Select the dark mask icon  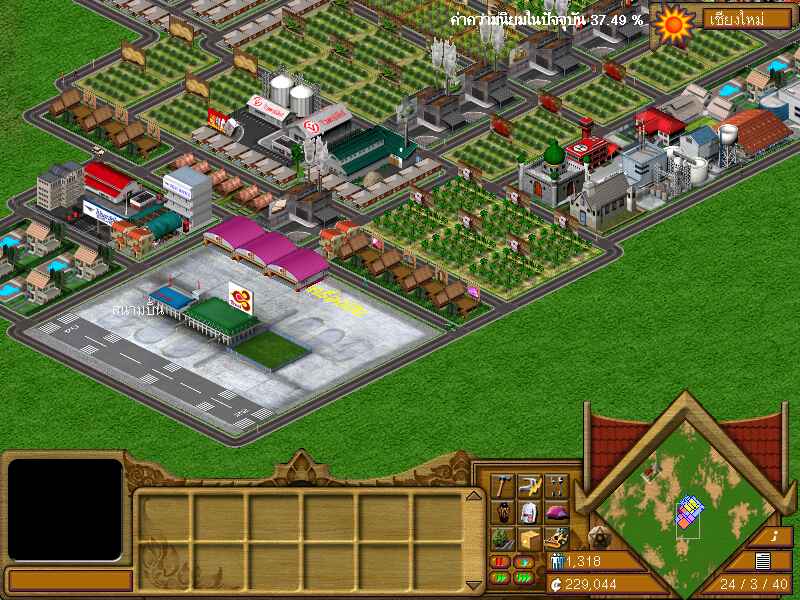(x=503, y=513)
